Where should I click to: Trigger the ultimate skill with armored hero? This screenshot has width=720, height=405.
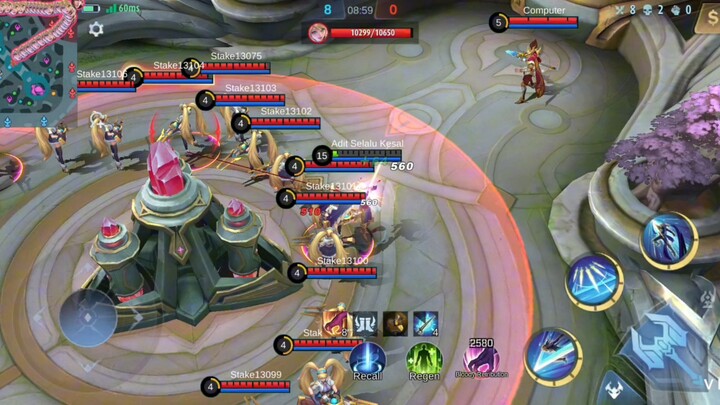click(668, 240)
